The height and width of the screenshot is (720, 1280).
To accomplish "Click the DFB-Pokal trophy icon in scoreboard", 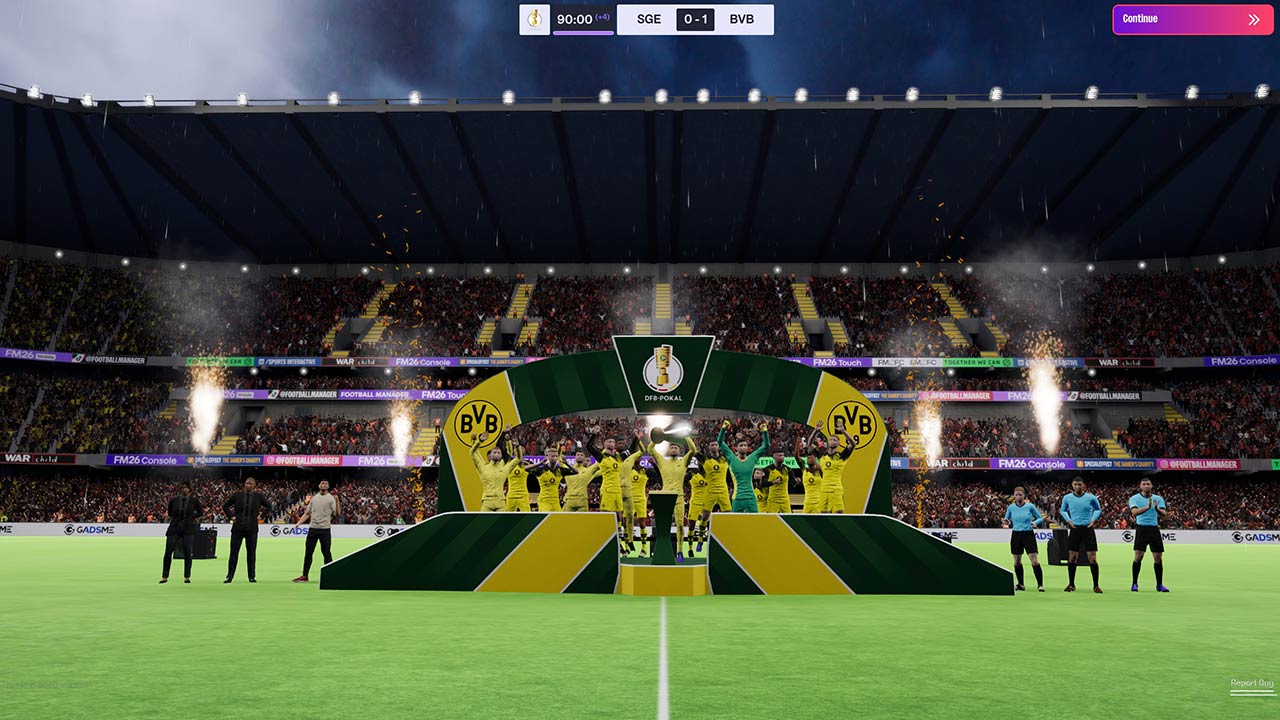I will [534, 19].
